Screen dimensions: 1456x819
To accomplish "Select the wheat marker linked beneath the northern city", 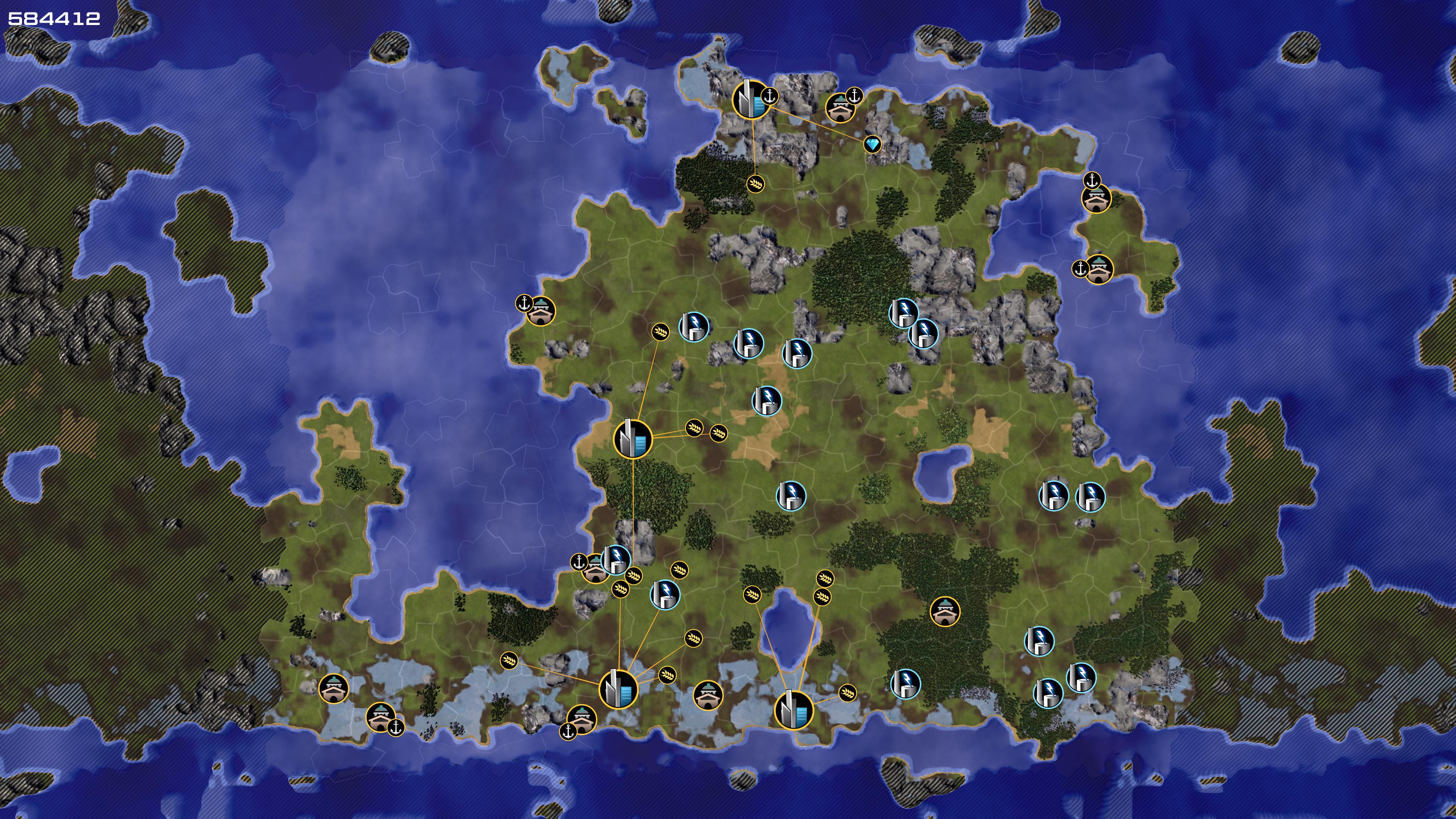I will (x=756, y=183).
